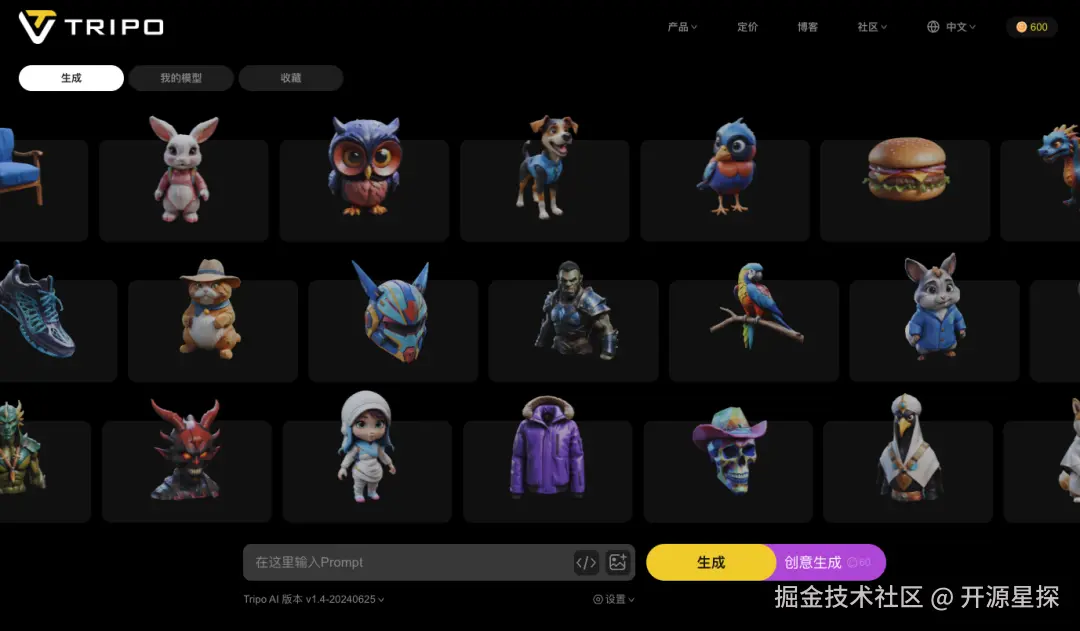Screen dimensions: 1080x631
Task: Select the 生成 tab
Action: pyautogui.click(x=71, y=78)
